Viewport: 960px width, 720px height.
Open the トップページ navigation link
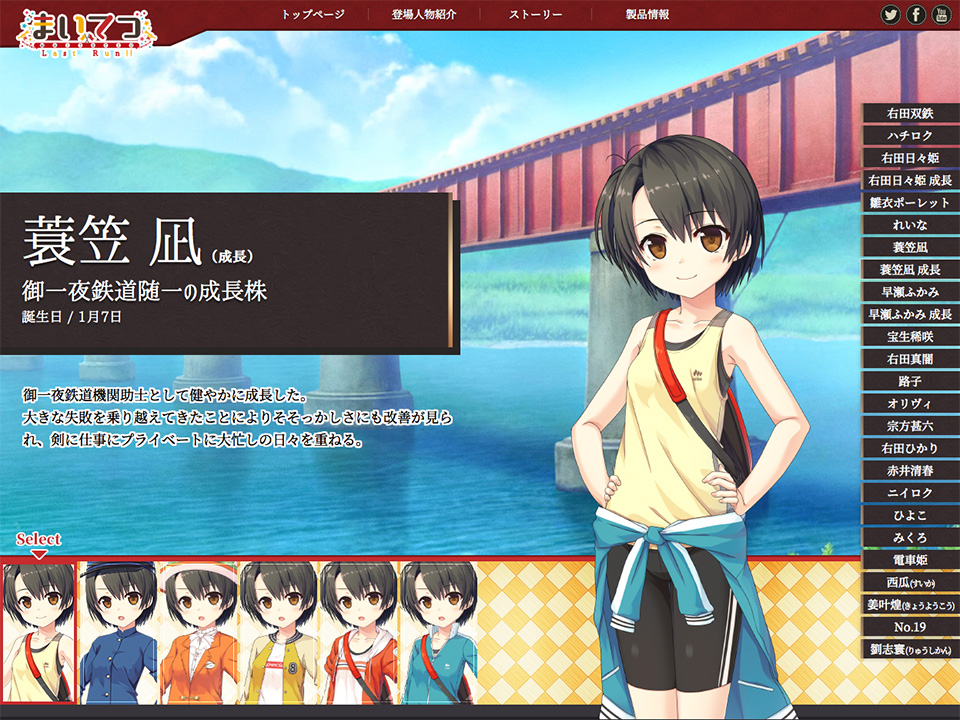click(312, 15)
